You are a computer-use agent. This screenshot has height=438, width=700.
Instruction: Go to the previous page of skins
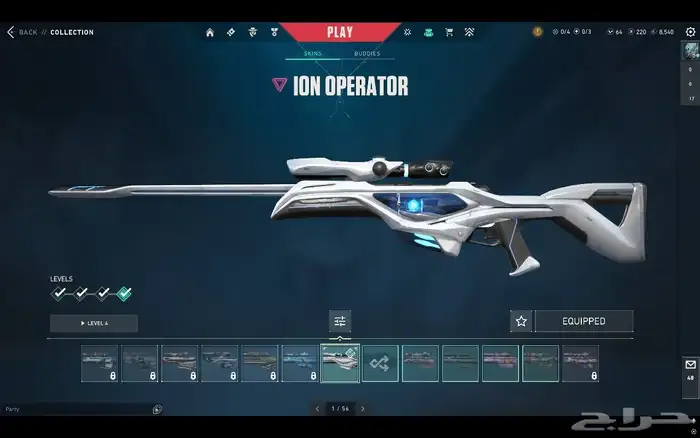coord(317,408)
